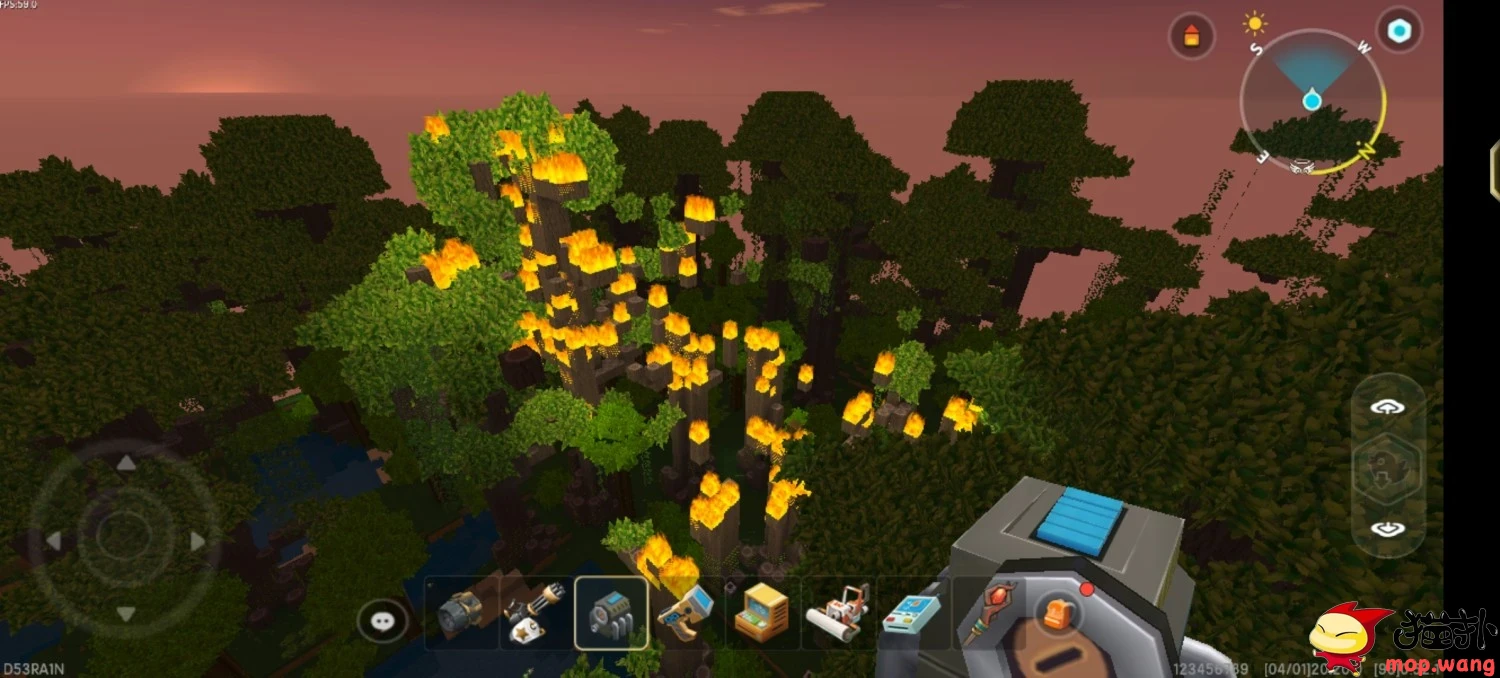Move forward with joystick up arrow
This screenshot has width=1500, height=678.
coord(126,463)
